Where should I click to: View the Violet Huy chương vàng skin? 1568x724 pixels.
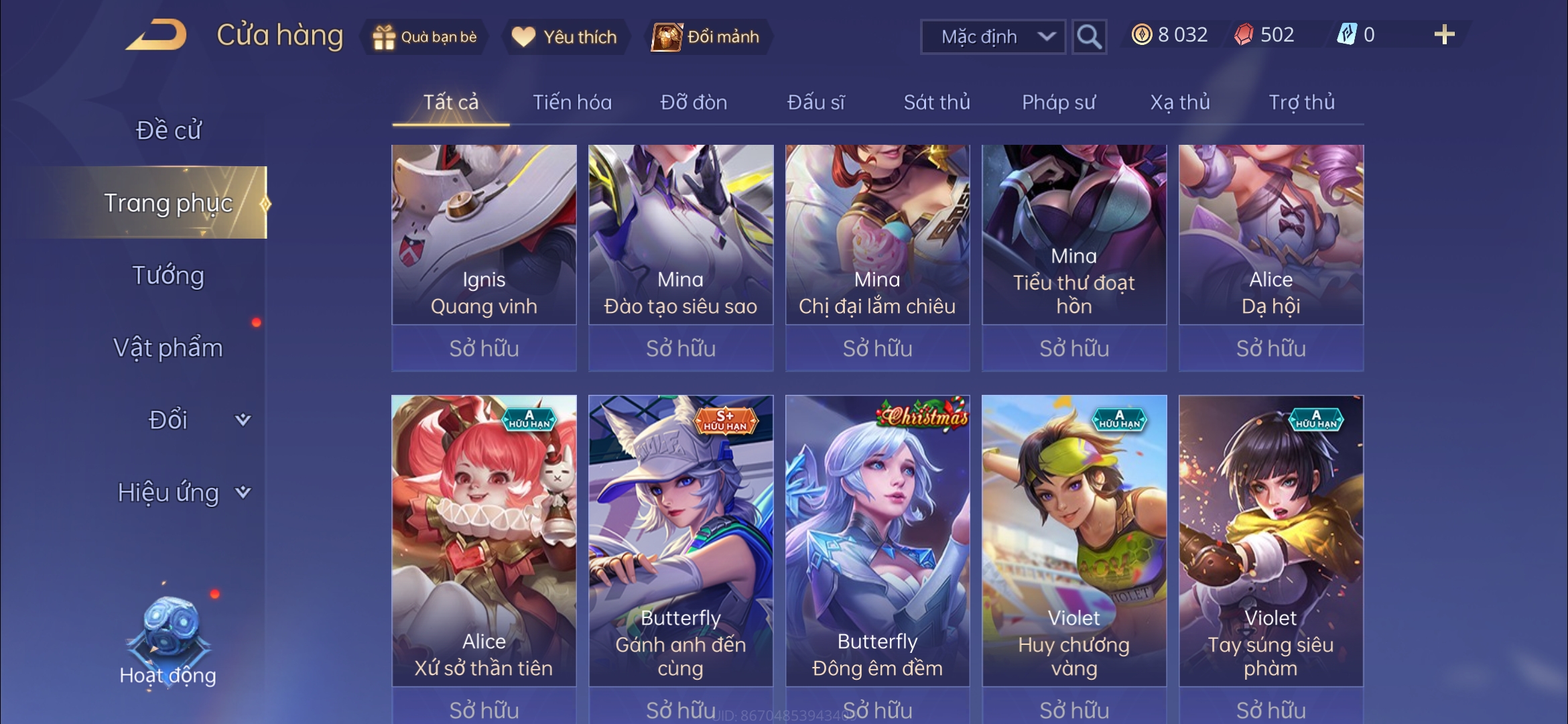(x=1074, y=540)
